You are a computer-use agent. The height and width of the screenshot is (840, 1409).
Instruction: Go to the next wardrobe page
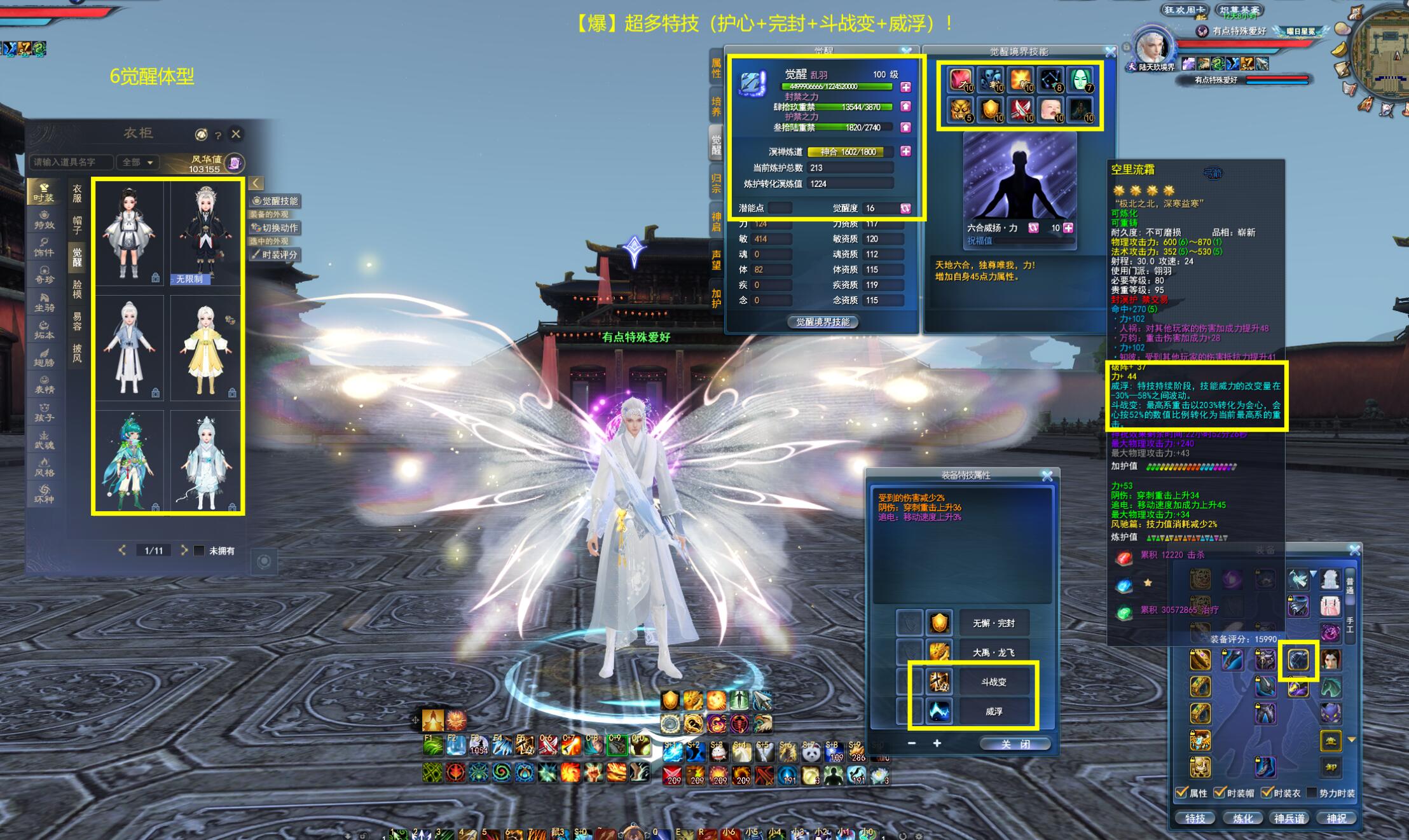coord(184,550)
